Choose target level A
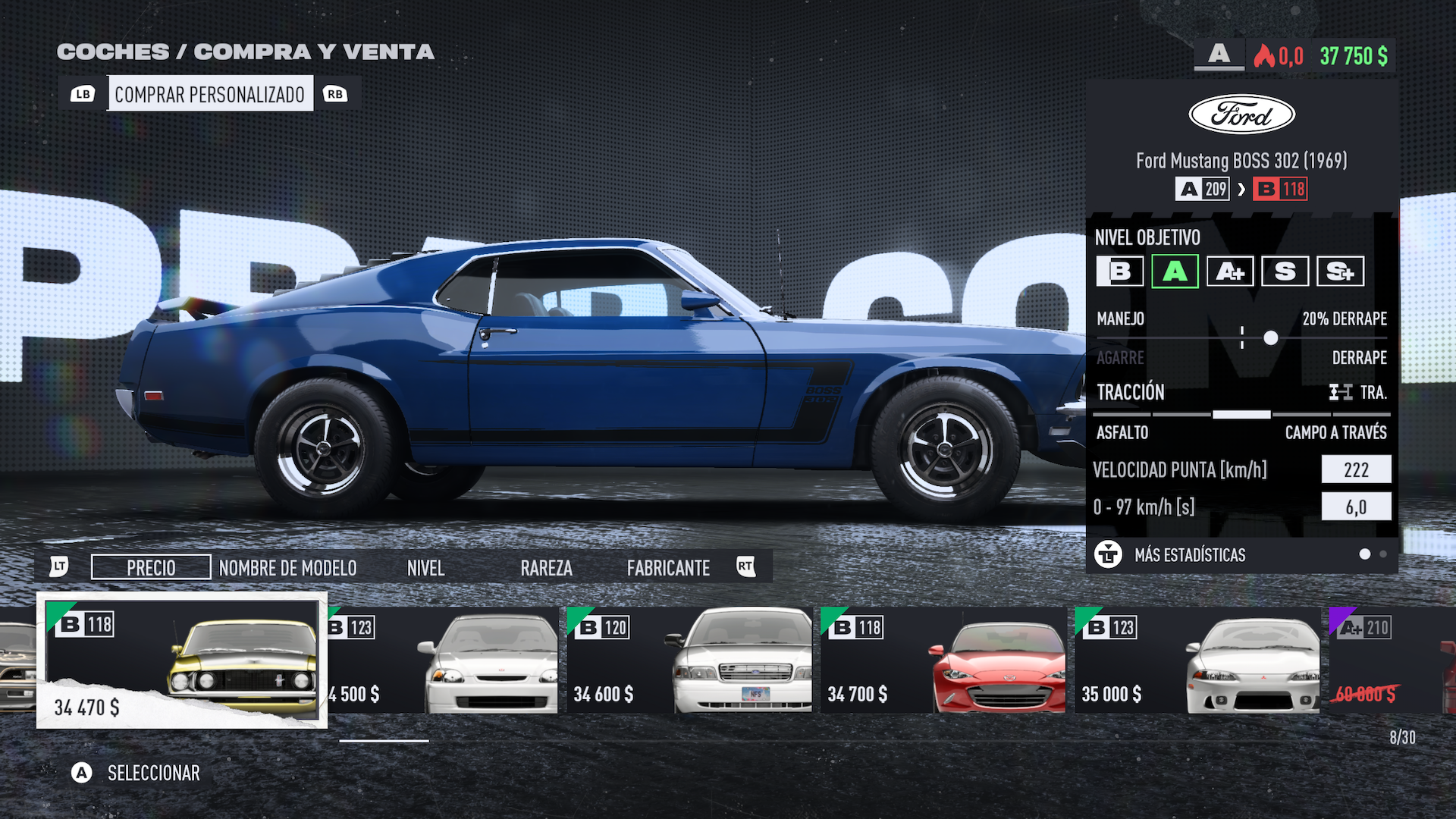This screenshot has height=819, width=1456. click(1175, 271)
